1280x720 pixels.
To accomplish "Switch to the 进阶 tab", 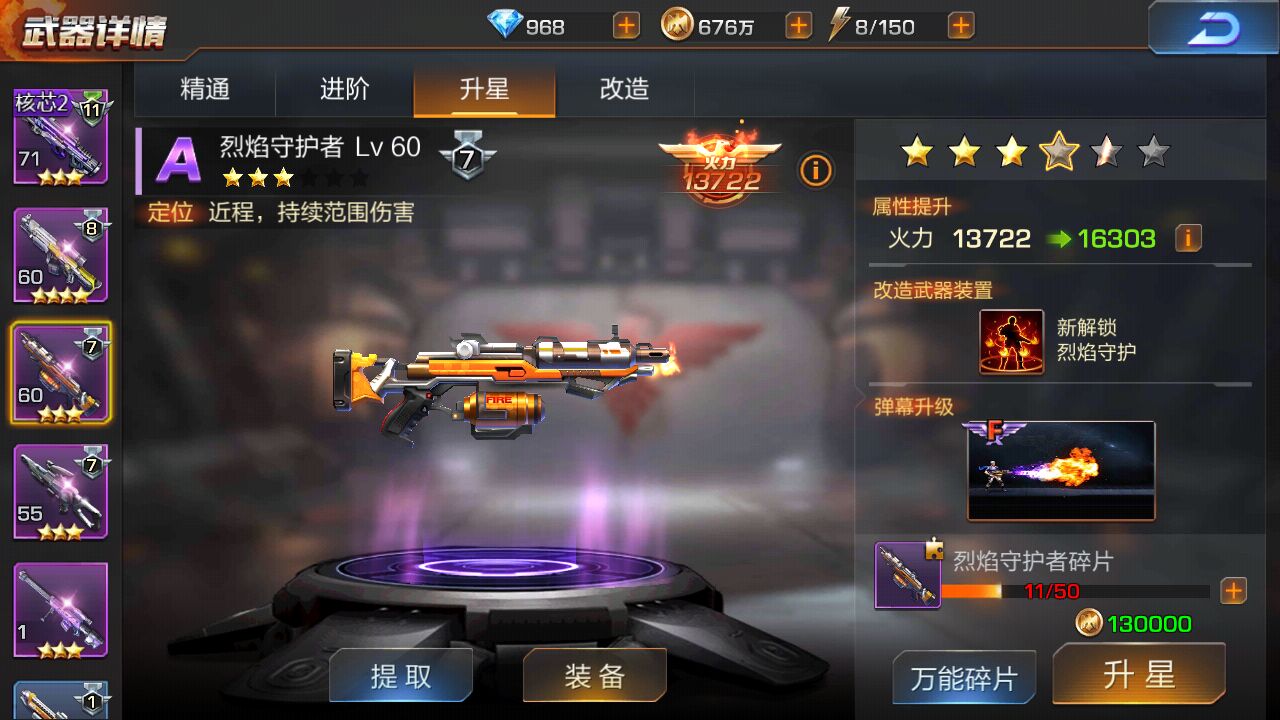I will [344, 89].
